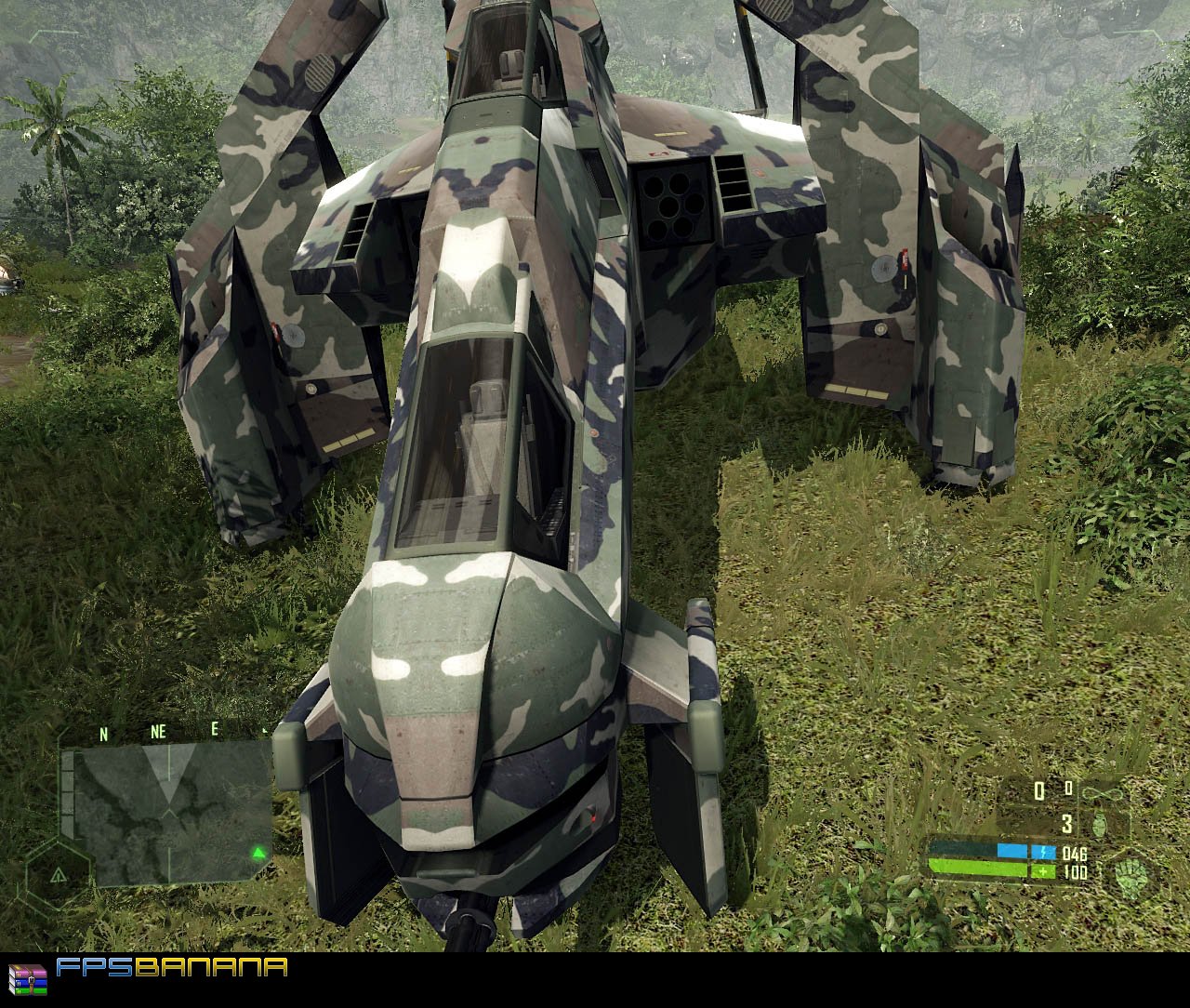The height and width of the screenshot is (1008, 1190).
Task: Click the blue lightning bolt energy icon
Action: (1044, 852)
